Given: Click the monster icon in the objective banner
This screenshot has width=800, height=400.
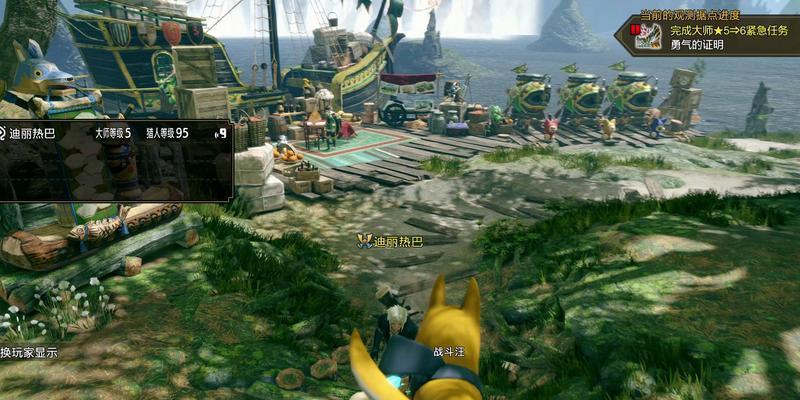Looking at the screenshot, I should pyautogui.click(x=647, y=37).
